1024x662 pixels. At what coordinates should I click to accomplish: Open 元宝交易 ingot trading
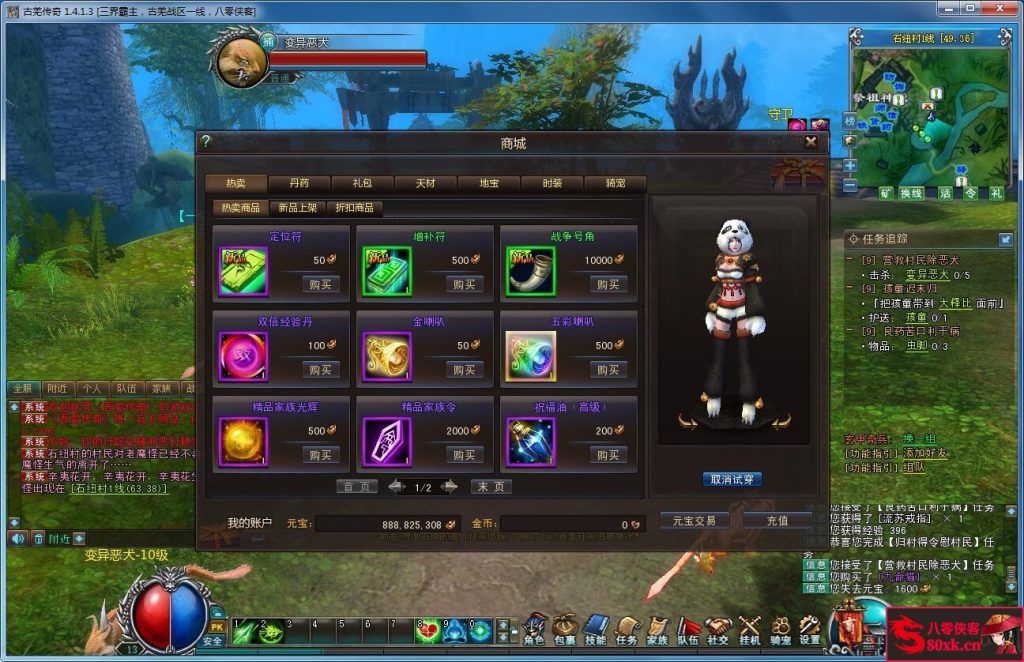click(694, 521)
